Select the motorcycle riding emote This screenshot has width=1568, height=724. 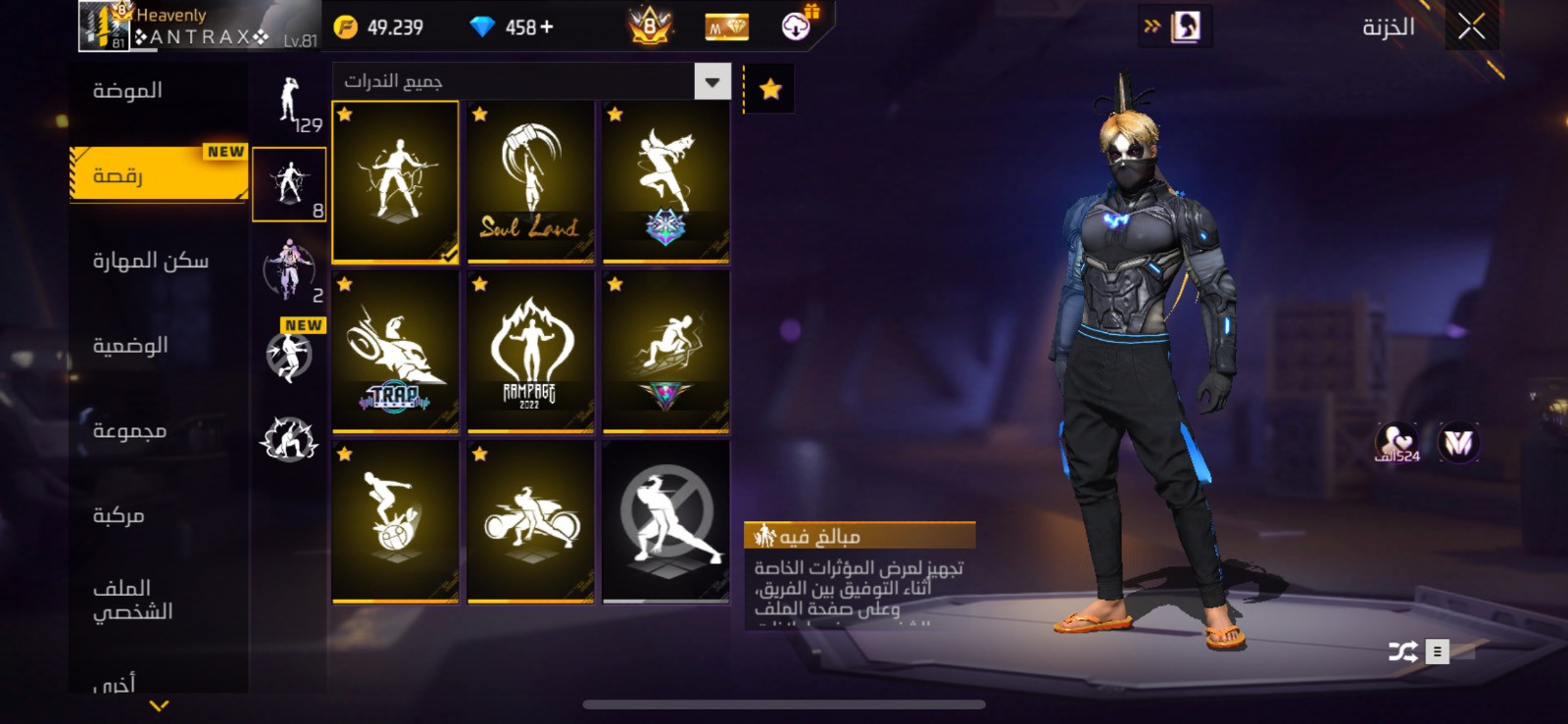point(530,521)
